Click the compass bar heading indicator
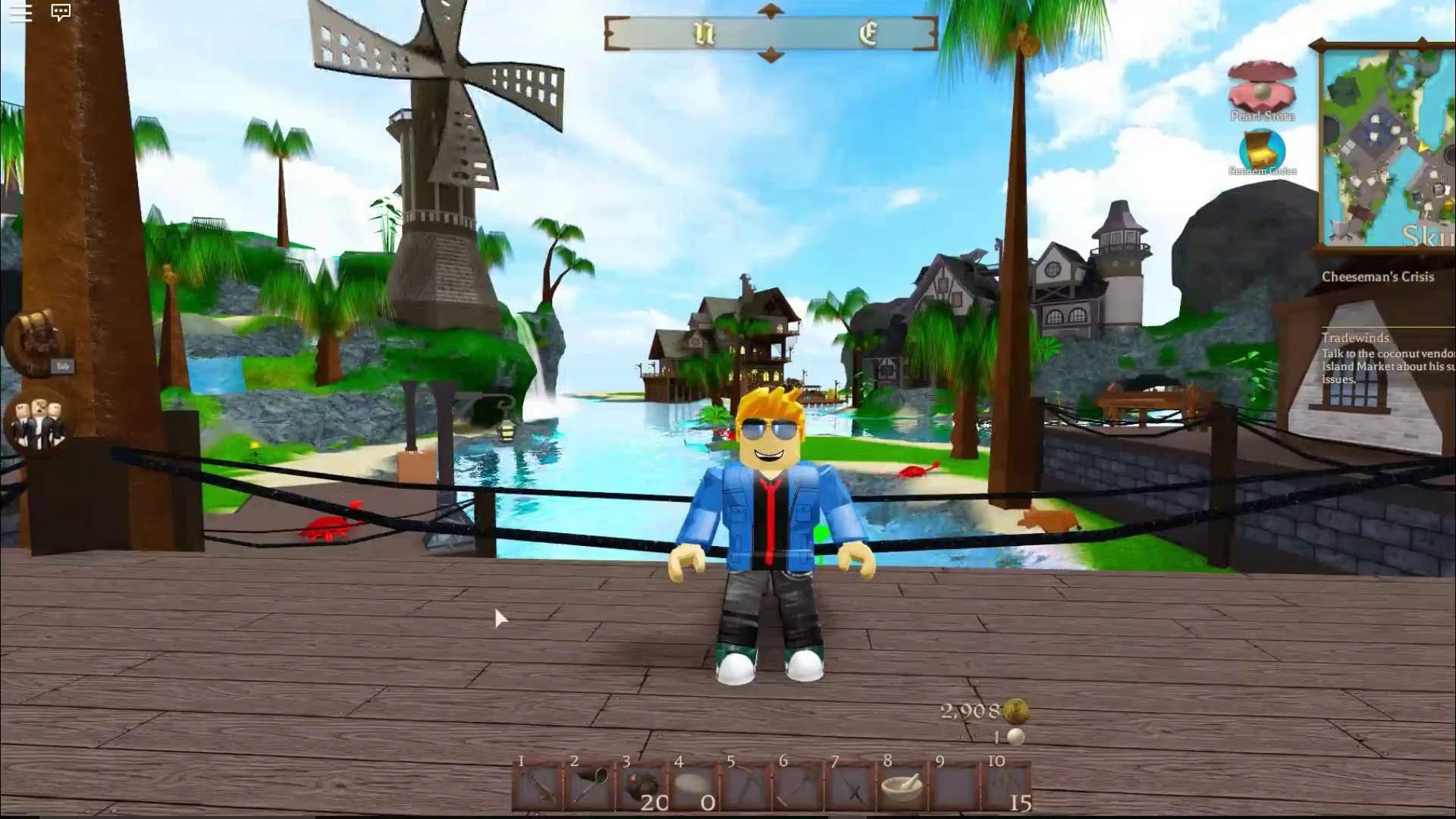The width and height of the screenshot is (1456, 819). pos(770,33)
